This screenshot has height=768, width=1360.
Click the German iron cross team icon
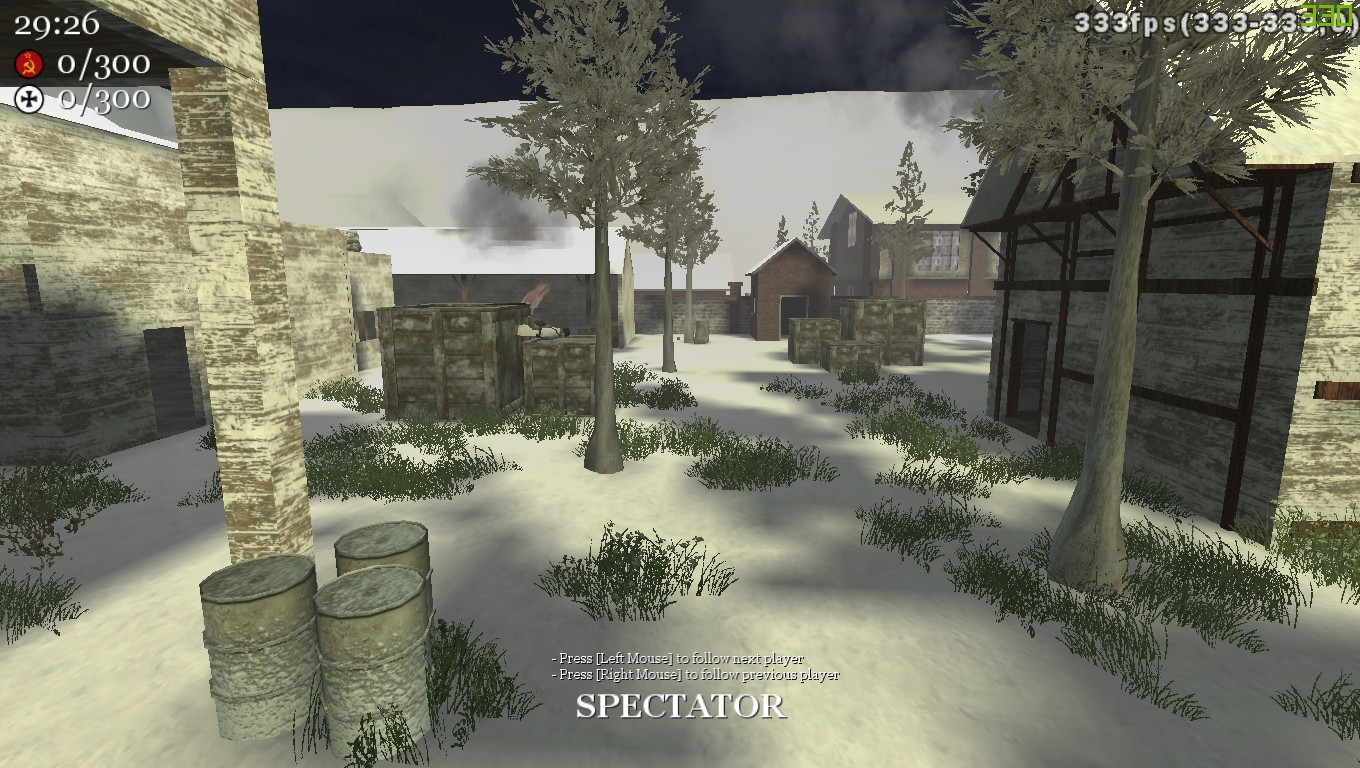(30, 99)
